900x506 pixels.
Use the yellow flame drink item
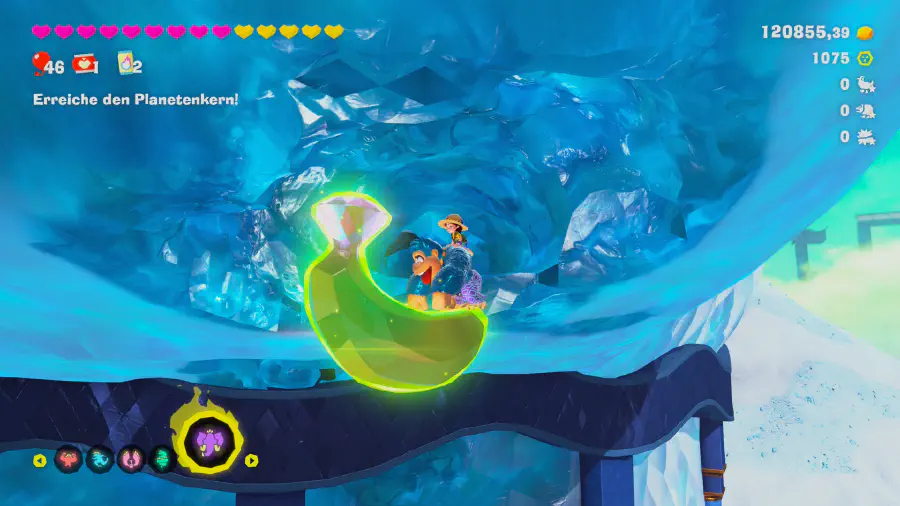tap(126, 64)
